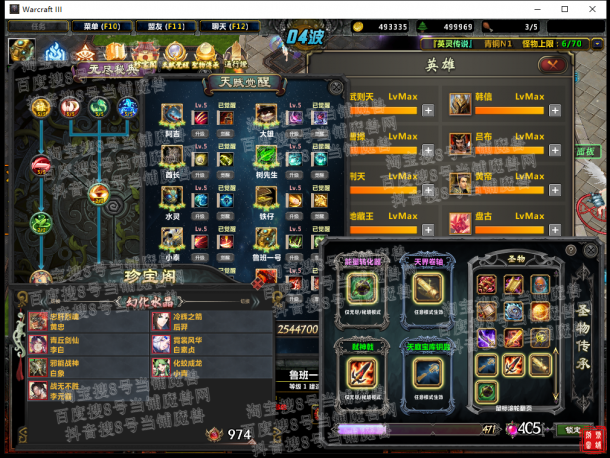
Task: Select the 财神戟 relic card
Action: click(361, 371)
